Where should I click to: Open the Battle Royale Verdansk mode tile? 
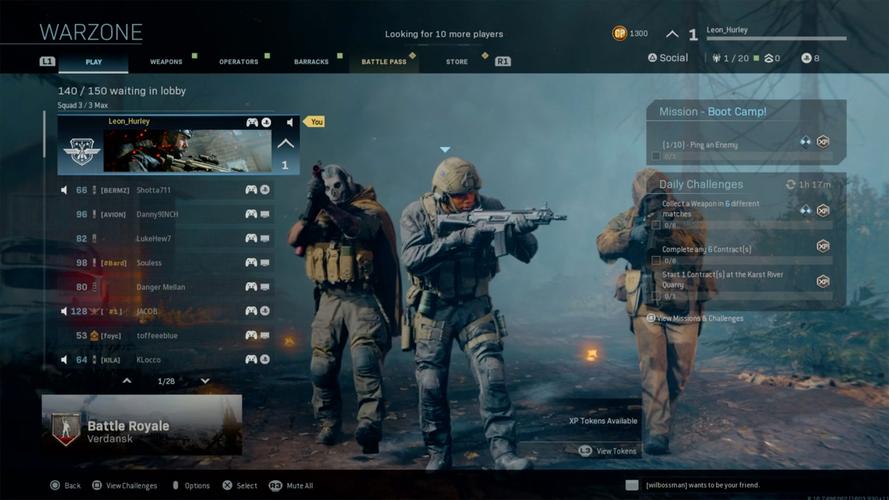point(141,425)
